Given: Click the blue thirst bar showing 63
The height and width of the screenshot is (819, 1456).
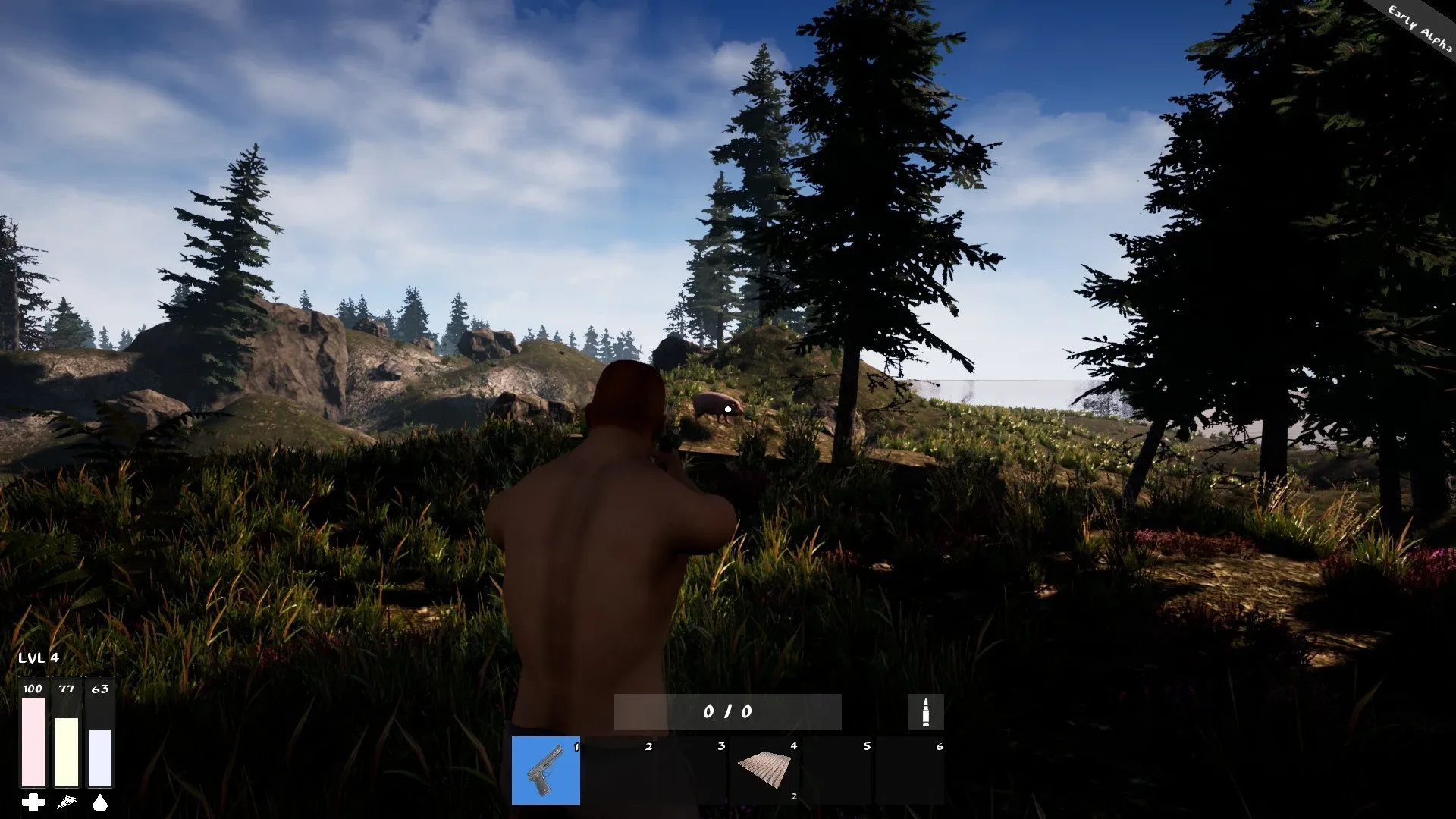Looking at the screenshot, I should point(100,758).
